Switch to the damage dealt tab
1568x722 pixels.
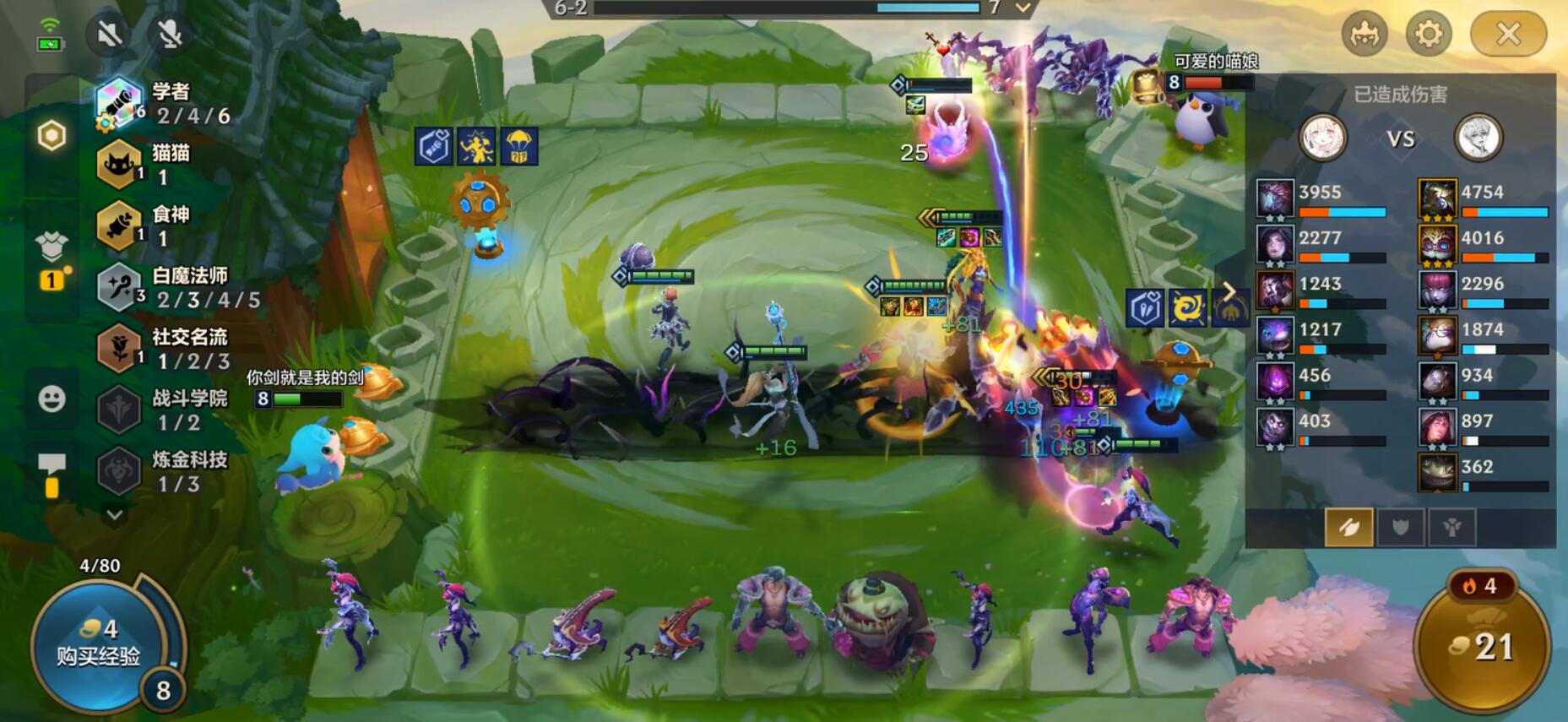coord(1348,528)
